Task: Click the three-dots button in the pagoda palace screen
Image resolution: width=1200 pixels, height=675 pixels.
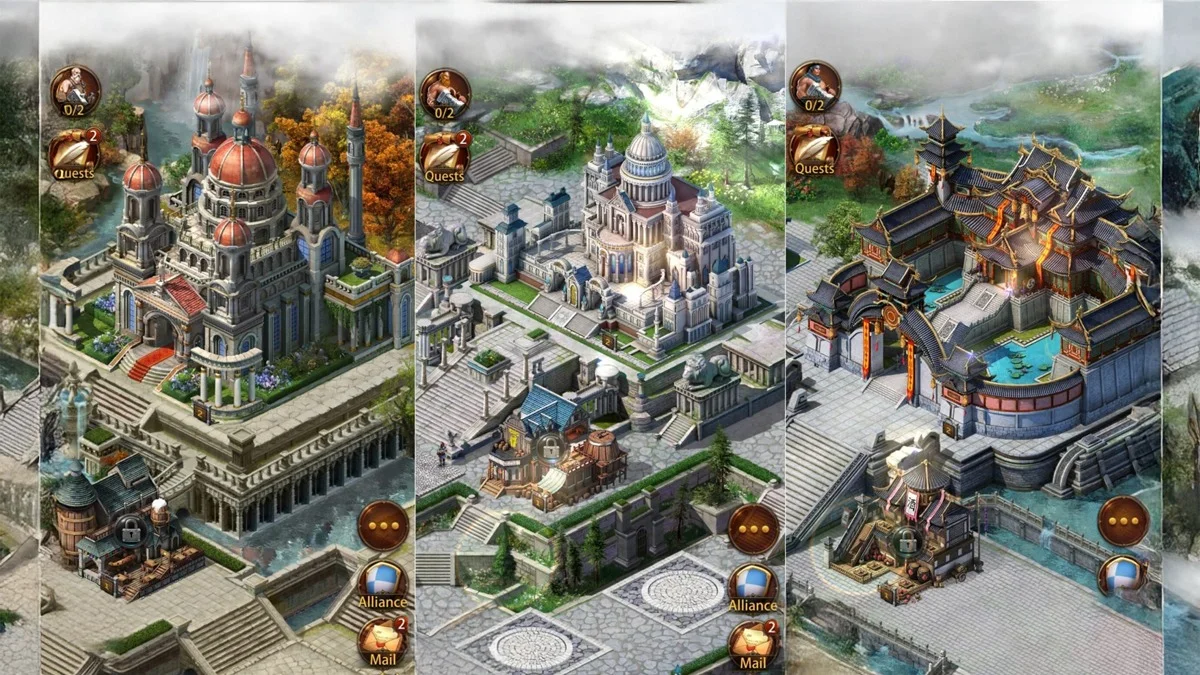Action: tap(1123, 521)
